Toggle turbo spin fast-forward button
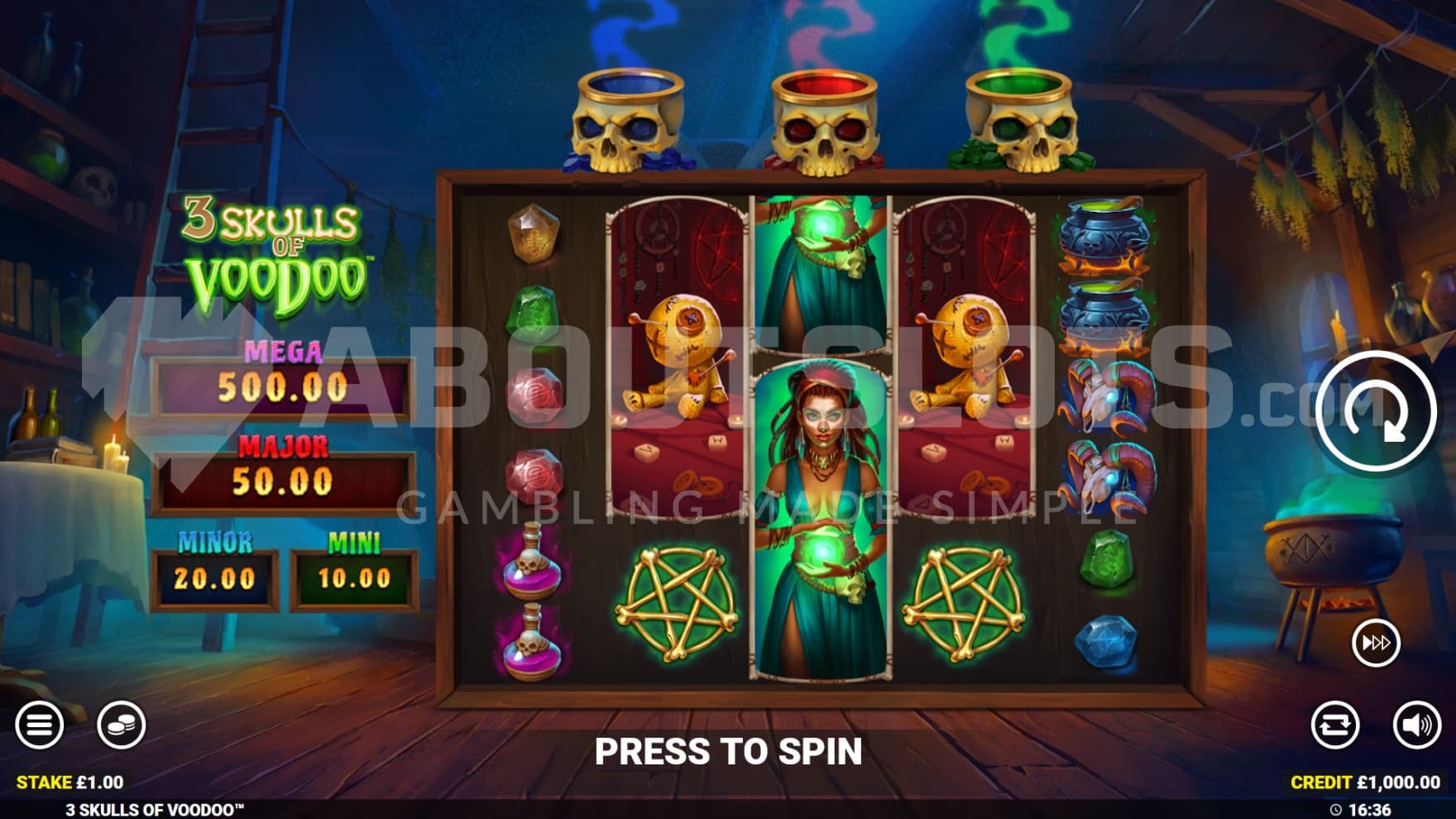The image size is (1456, 819). pos(1376,643)
